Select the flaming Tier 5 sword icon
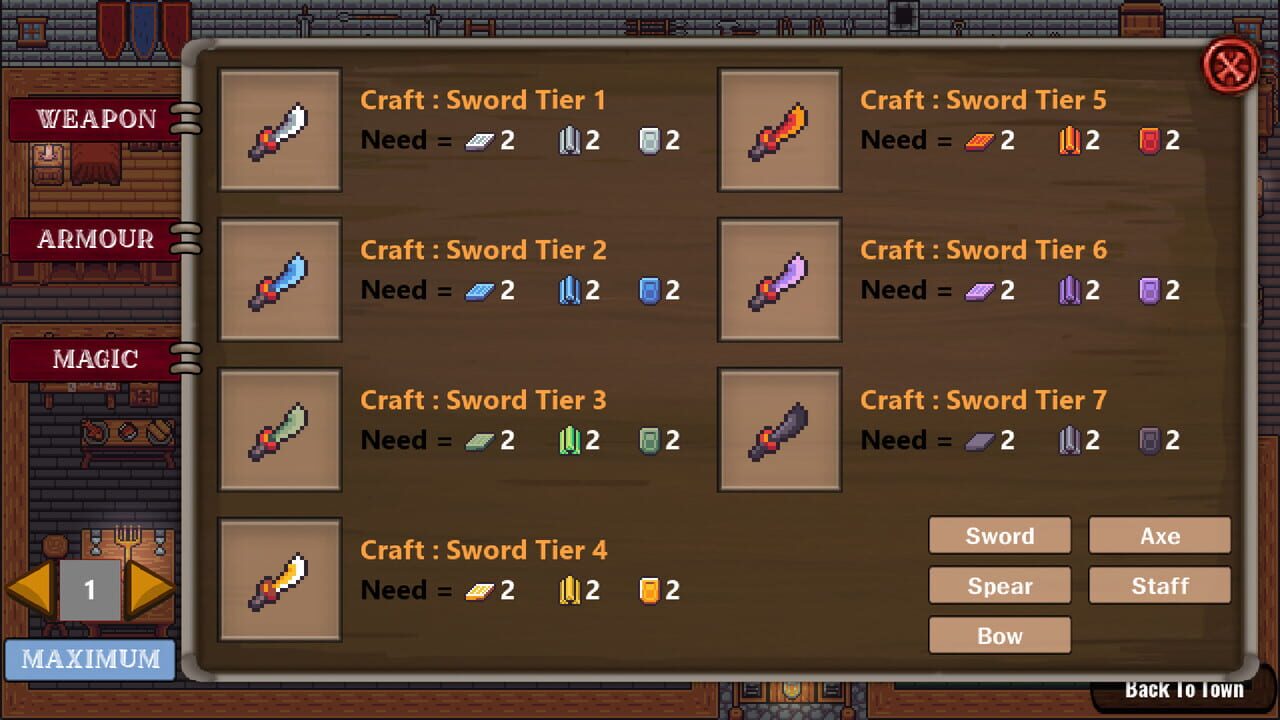This screenshot has height=720, width=1280. coord(780,130)
